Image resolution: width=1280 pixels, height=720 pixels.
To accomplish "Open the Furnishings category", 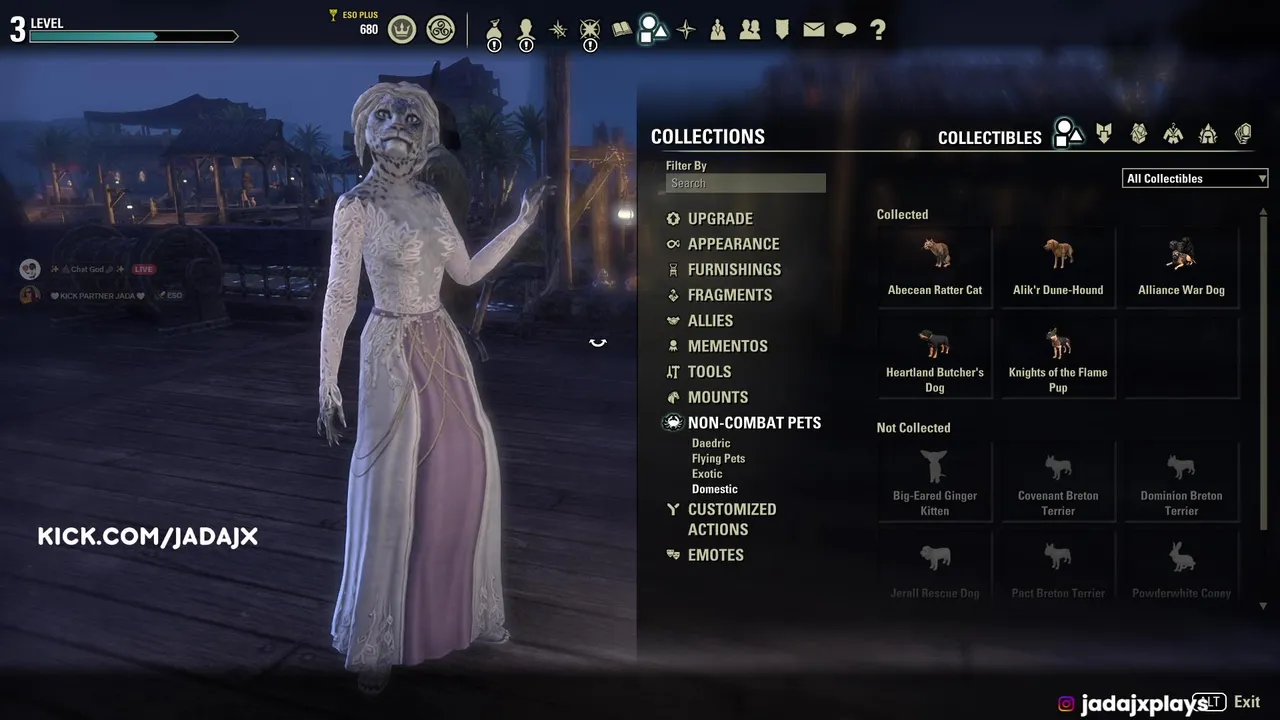I will click(733, 270).
